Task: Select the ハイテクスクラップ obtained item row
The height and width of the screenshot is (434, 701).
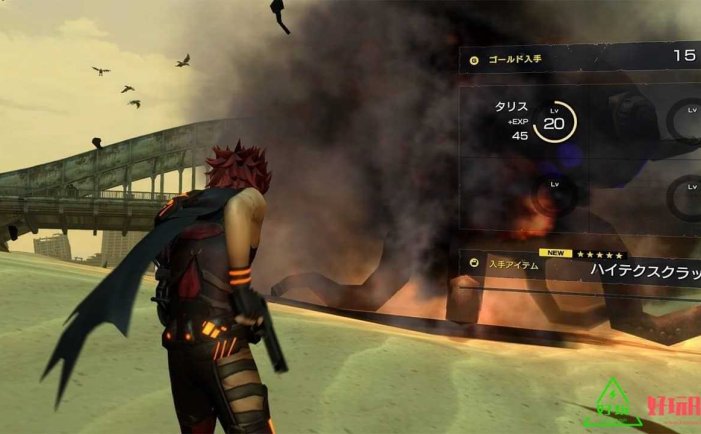Action: click(580, 267)
